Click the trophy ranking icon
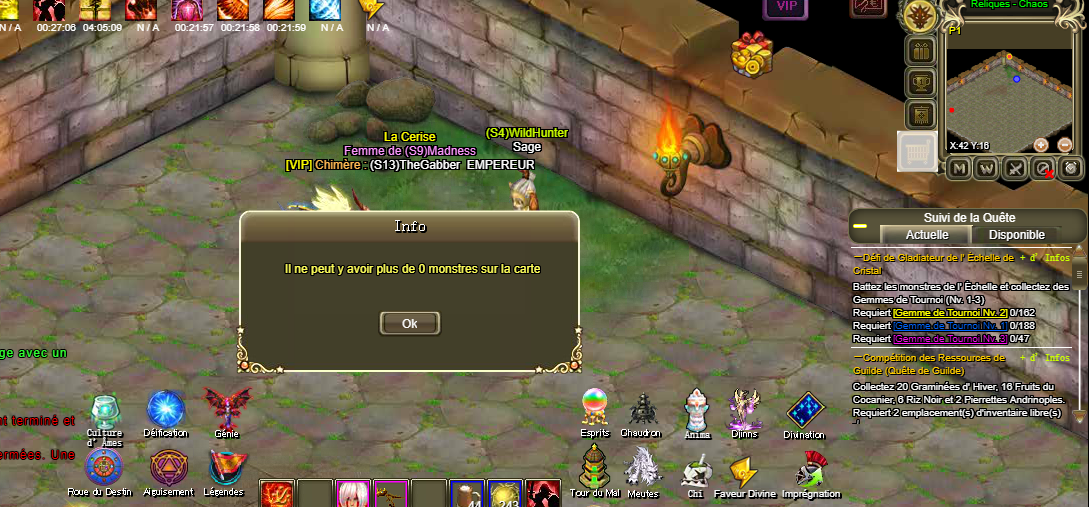This screenshot has height=507, width=1089. (x=920, y=82)
